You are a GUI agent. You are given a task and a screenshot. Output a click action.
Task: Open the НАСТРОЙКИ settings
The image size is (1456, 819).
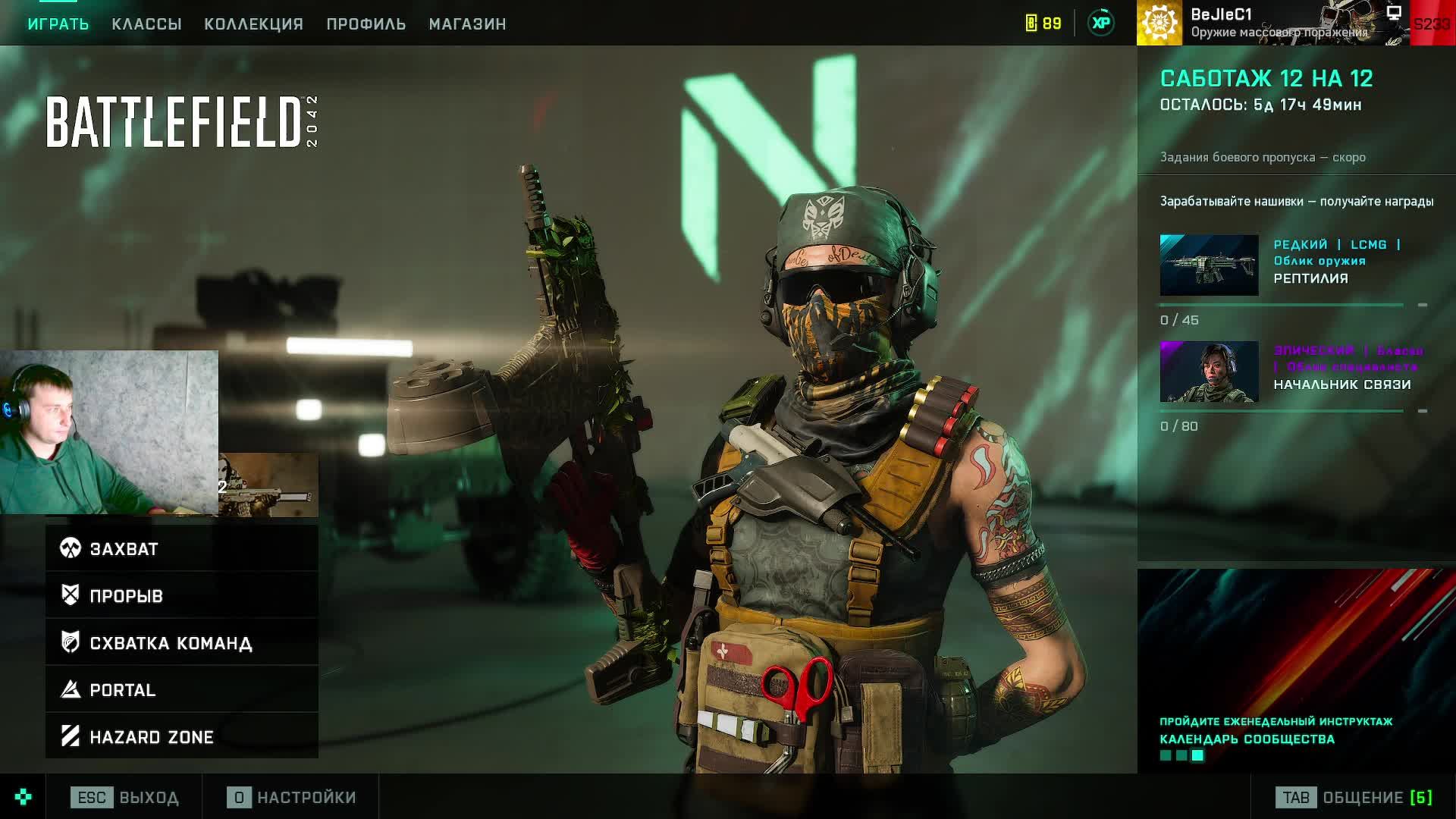click(x=291, y=798)
